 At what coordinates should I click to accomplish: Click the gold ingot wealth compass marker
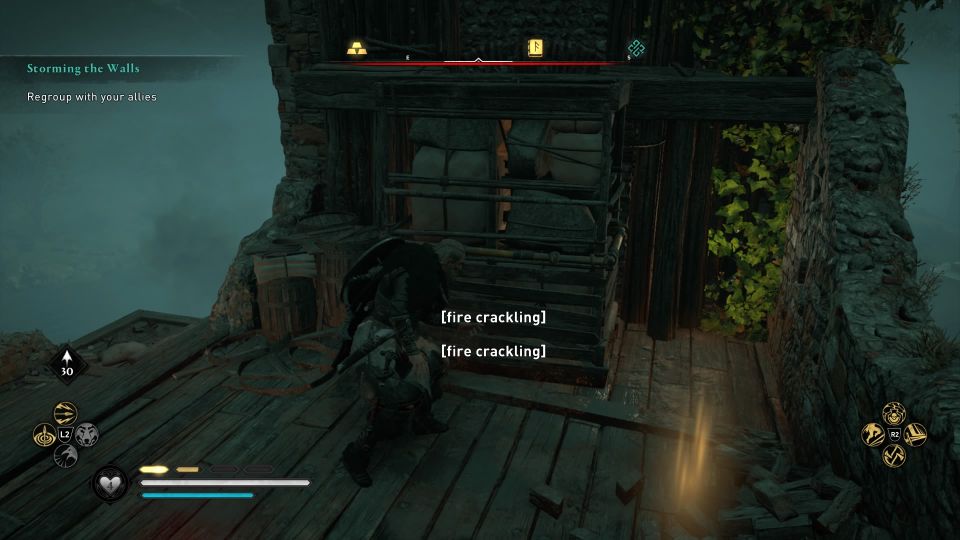pyautogui.click(x=357, y=48)
